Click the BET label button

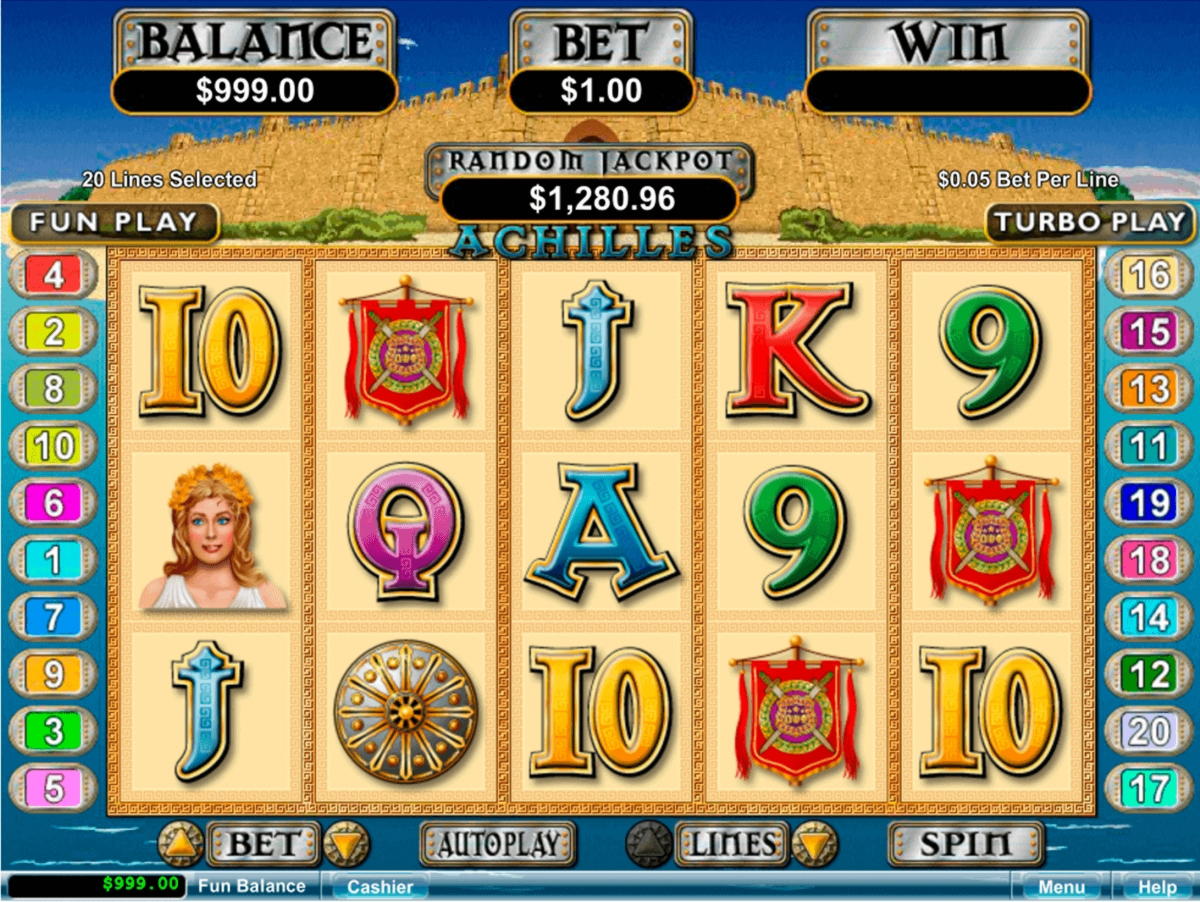click(262, 844)
